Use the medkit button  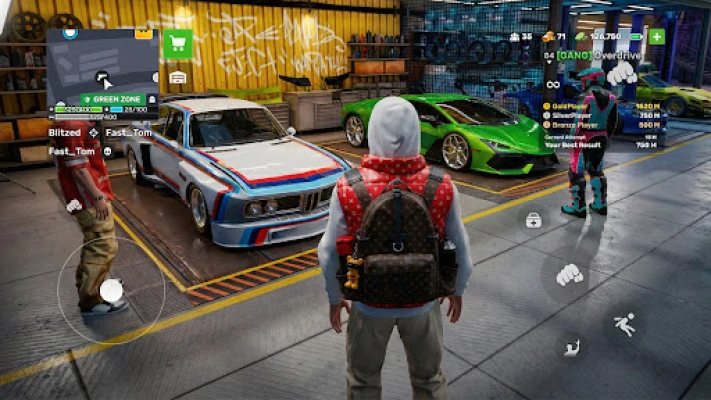click(x=534, y=220)
